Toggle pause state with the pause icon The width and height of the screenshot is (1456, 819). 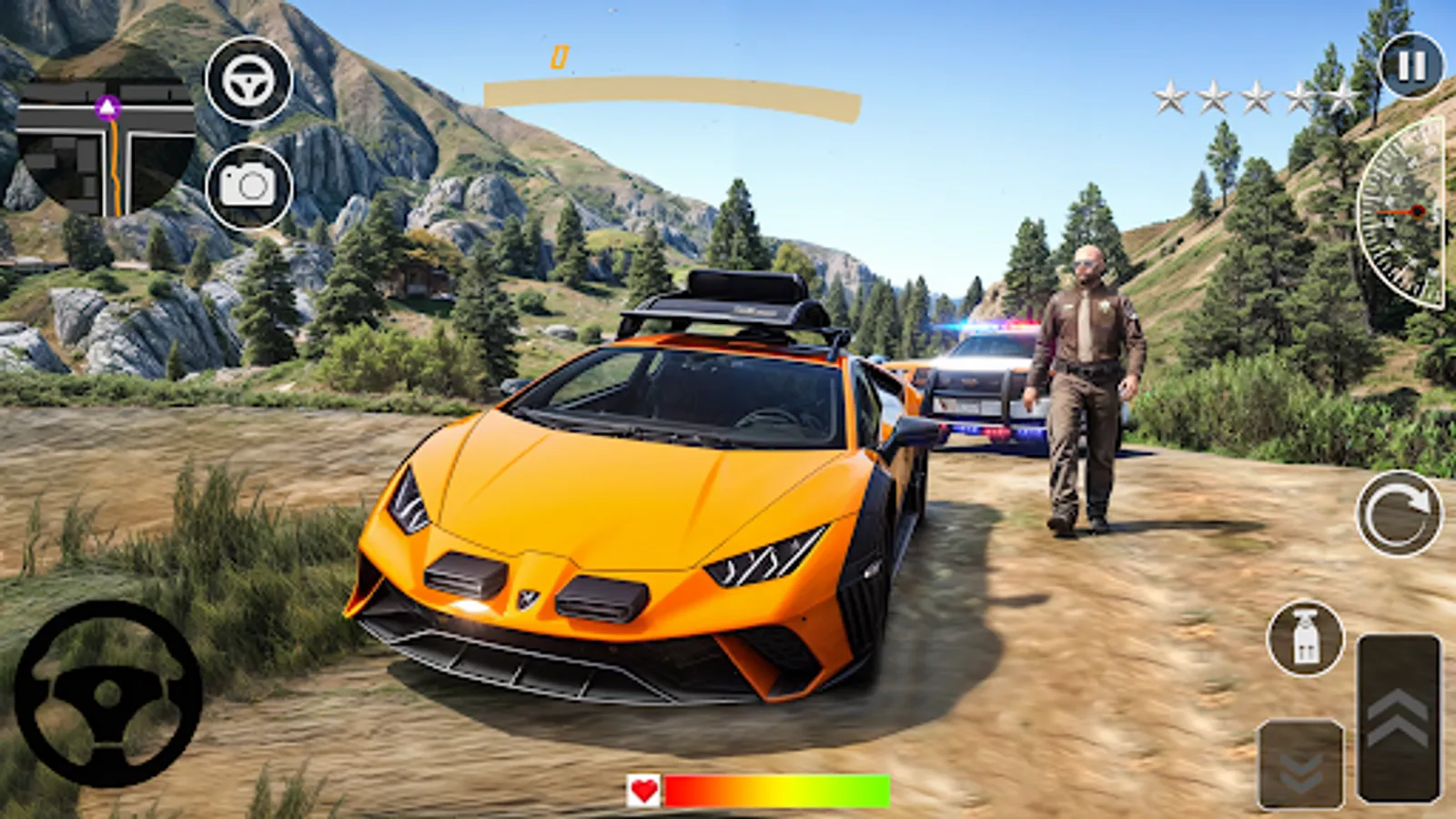click(1409, 66)
